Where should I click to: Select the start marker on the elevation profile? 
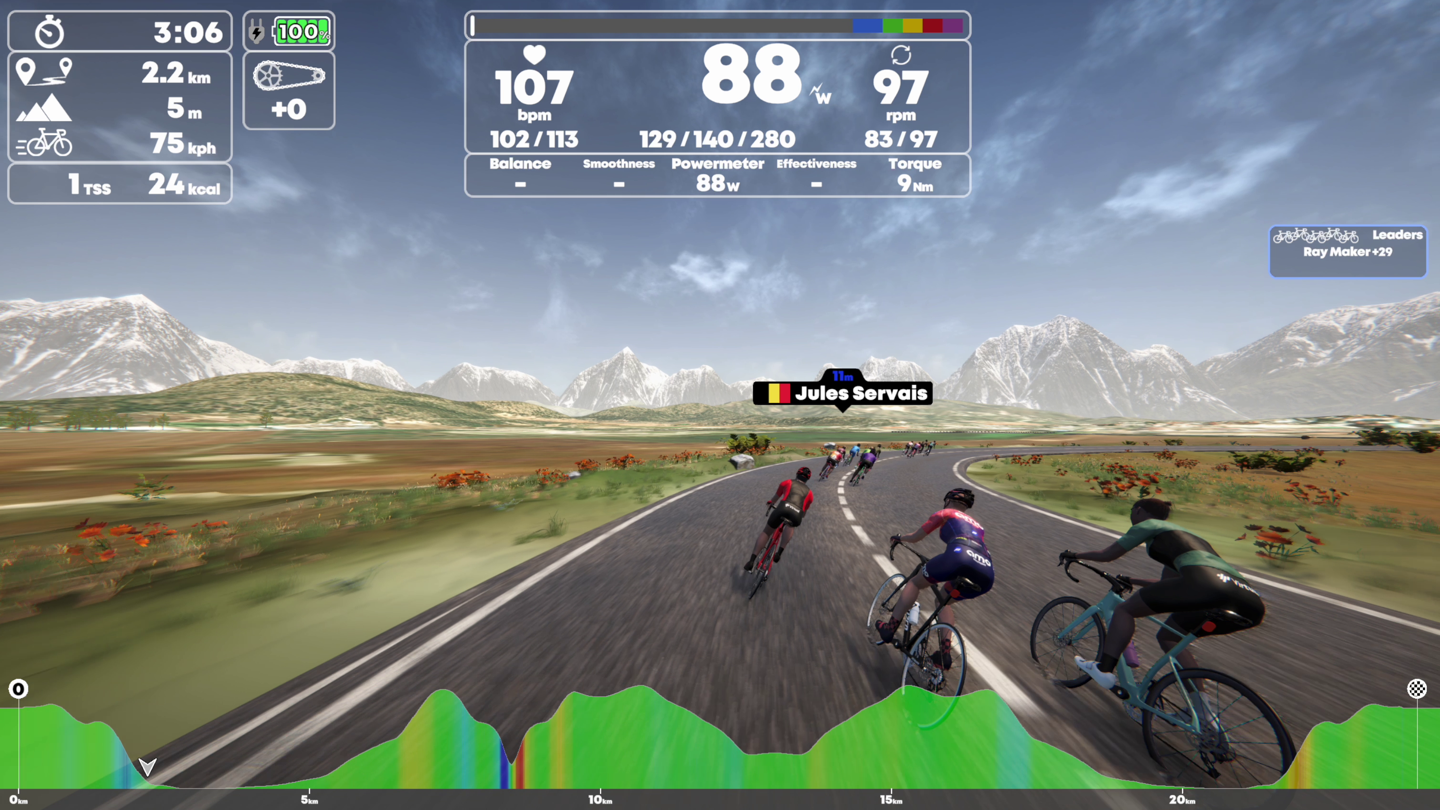pyautogui.click(x=18, y=689)
